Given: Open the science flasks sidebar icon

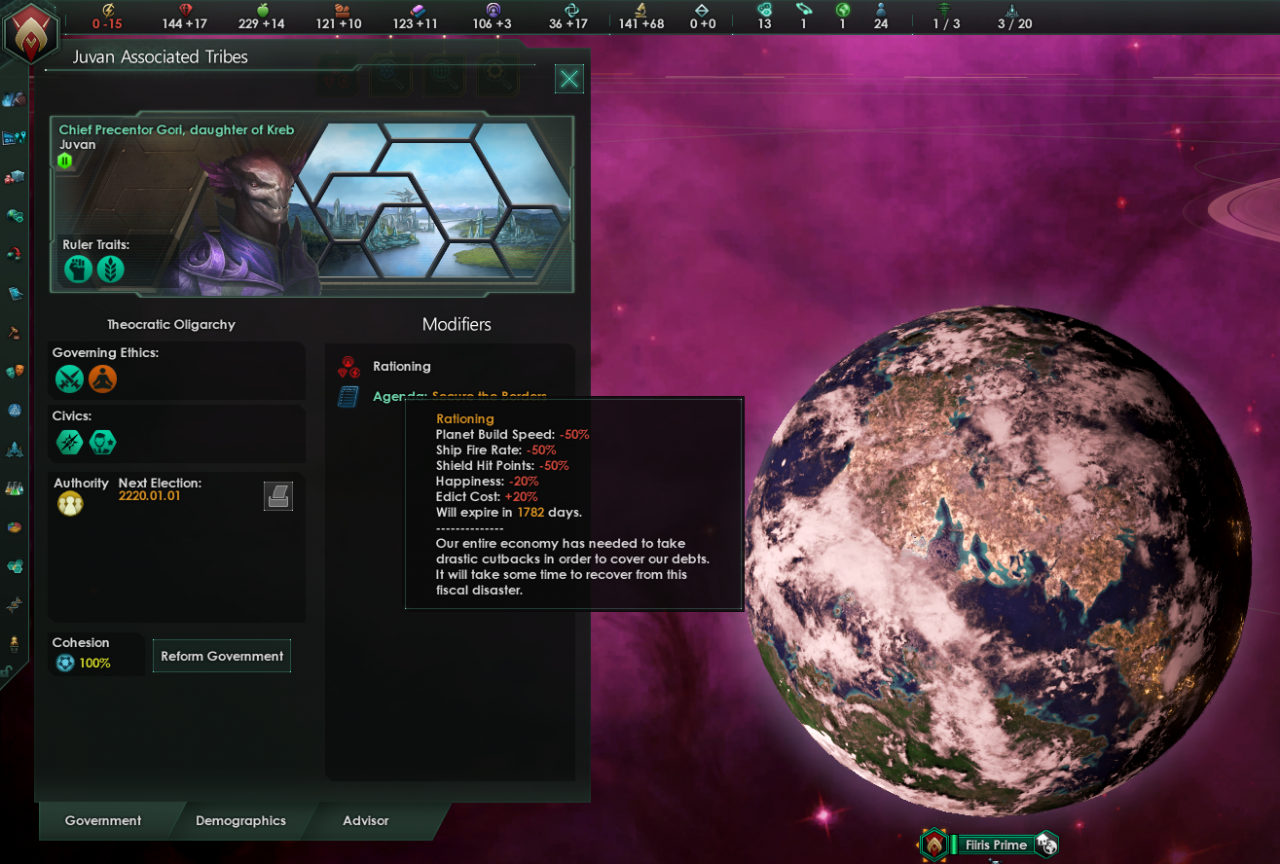Looking at the screenshot, I should coord(15,488).
